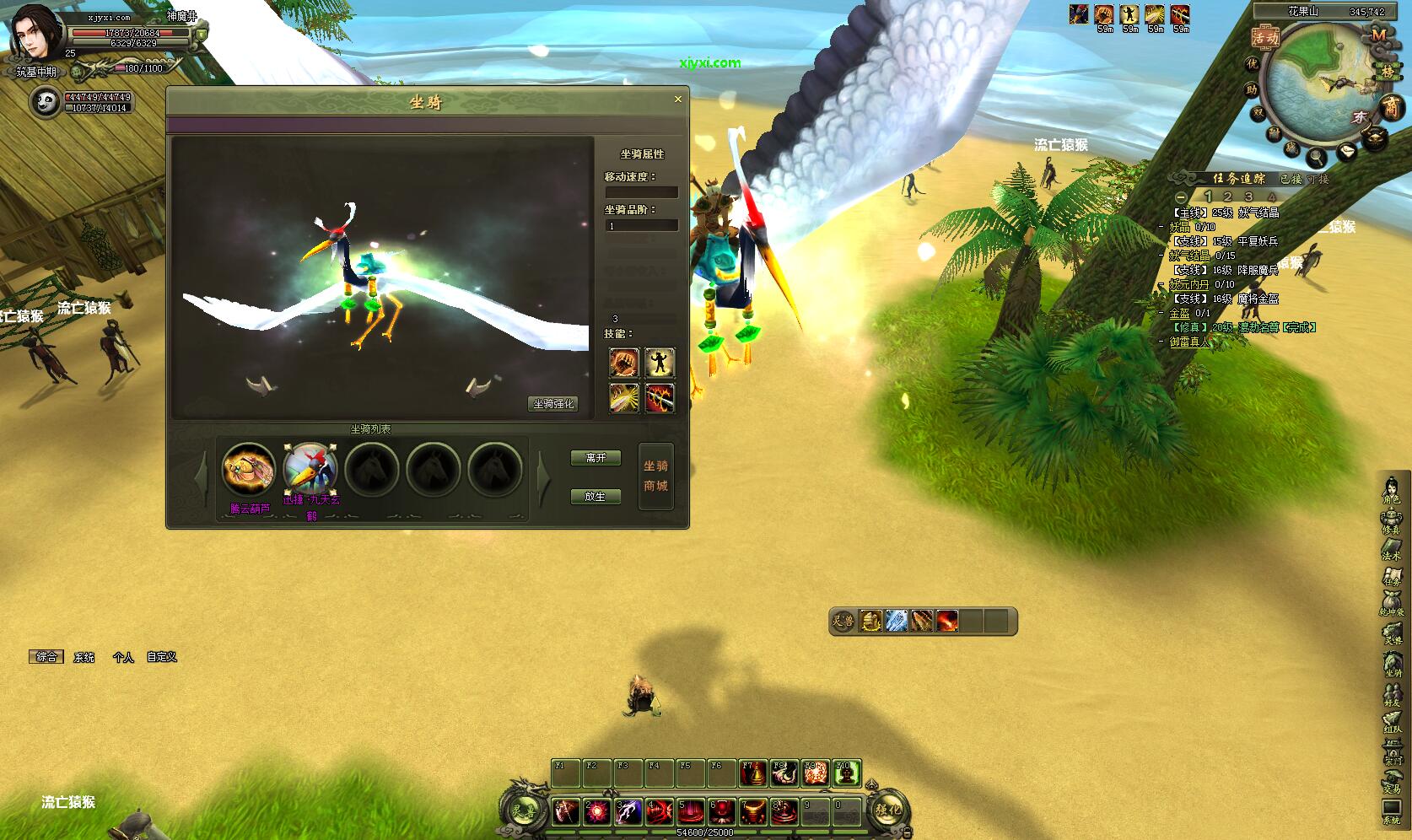Open the 商 shop button by minimap

point(1390,106)
